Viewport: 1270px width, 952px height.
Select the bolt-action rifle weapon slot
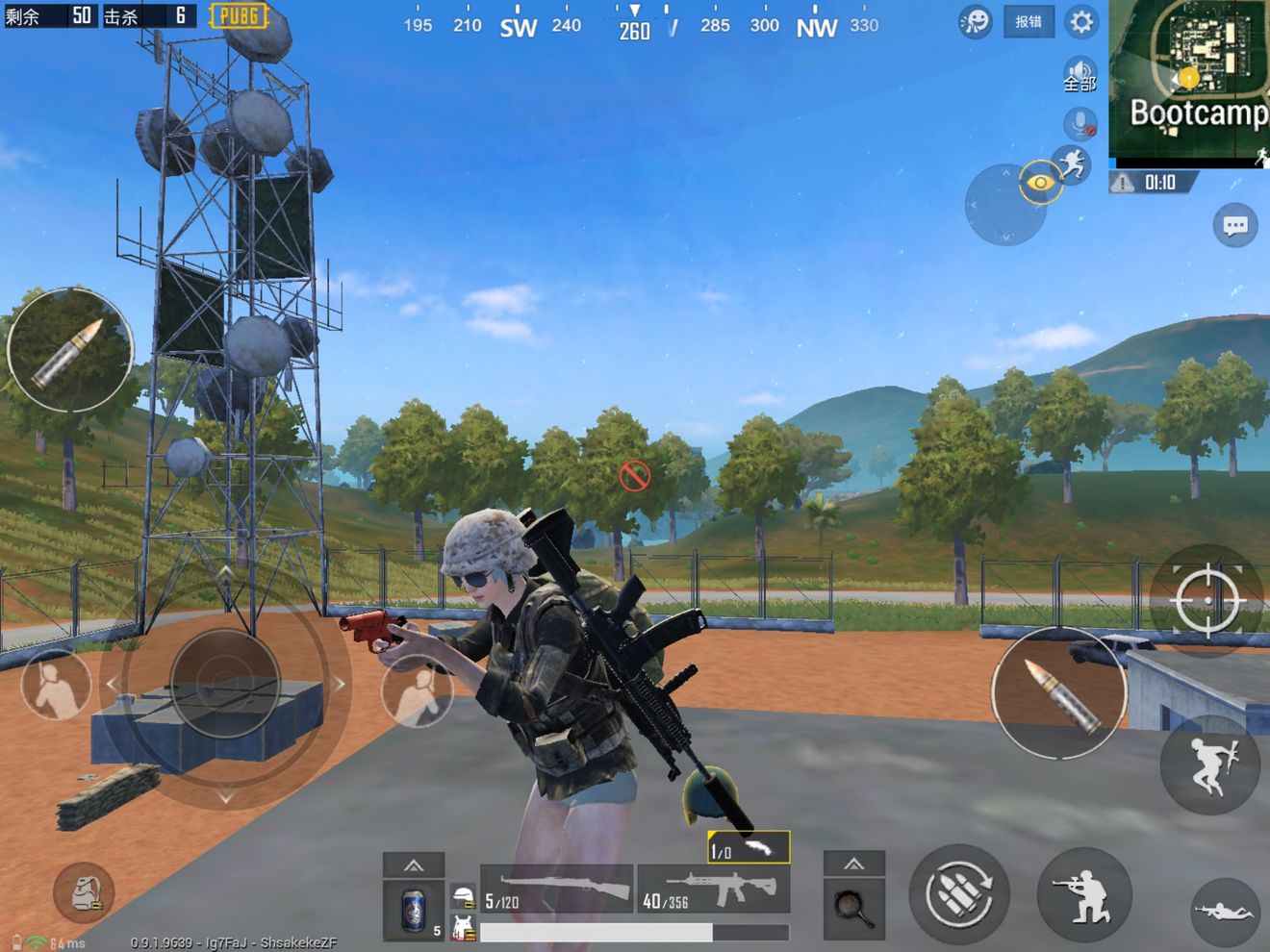click(x=556, y=889)
